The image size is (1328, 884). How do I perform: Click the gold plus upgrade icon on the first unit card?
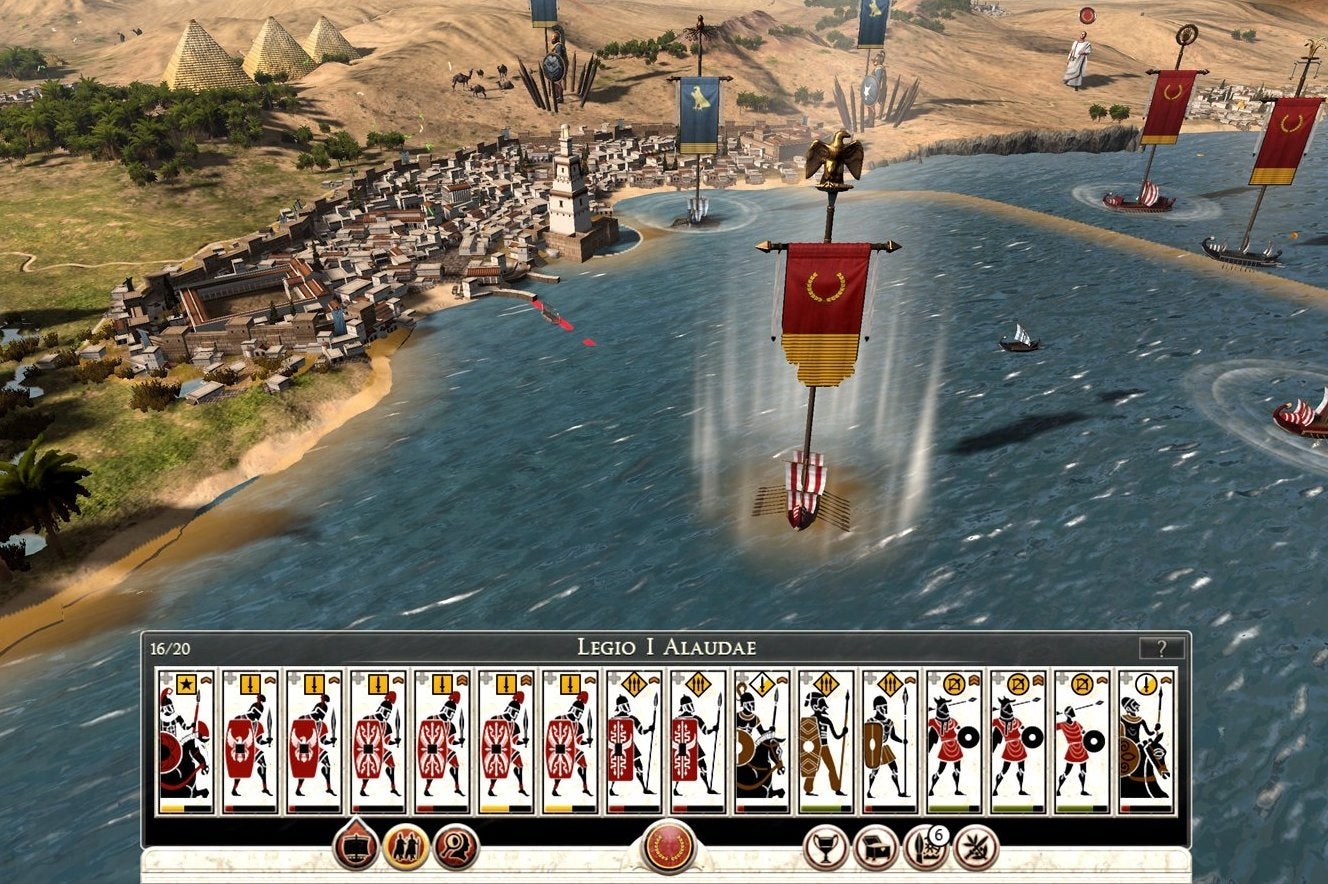click(165, 679)
